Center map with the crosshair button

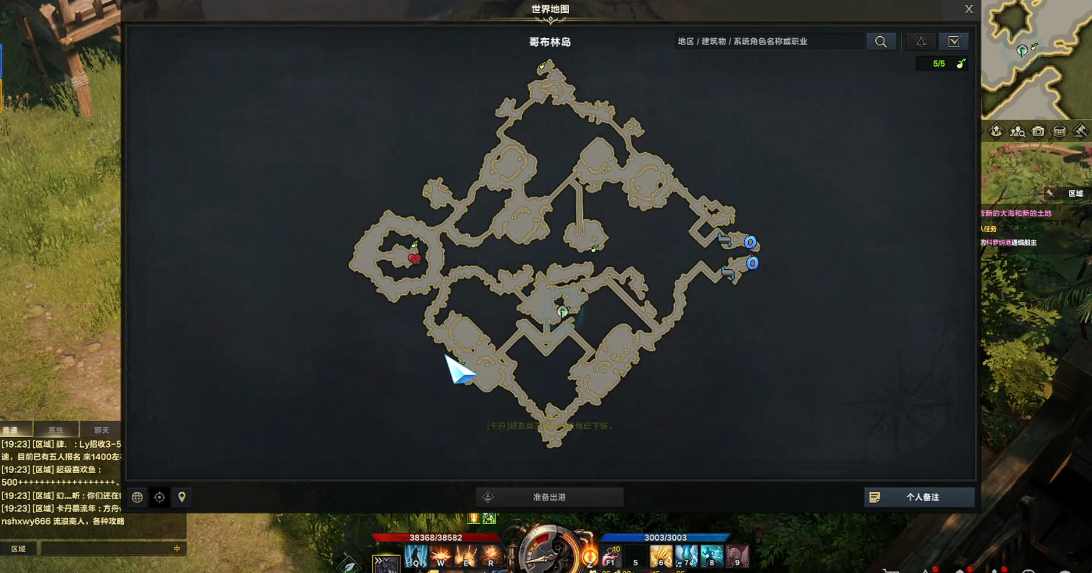coord(160,497)
